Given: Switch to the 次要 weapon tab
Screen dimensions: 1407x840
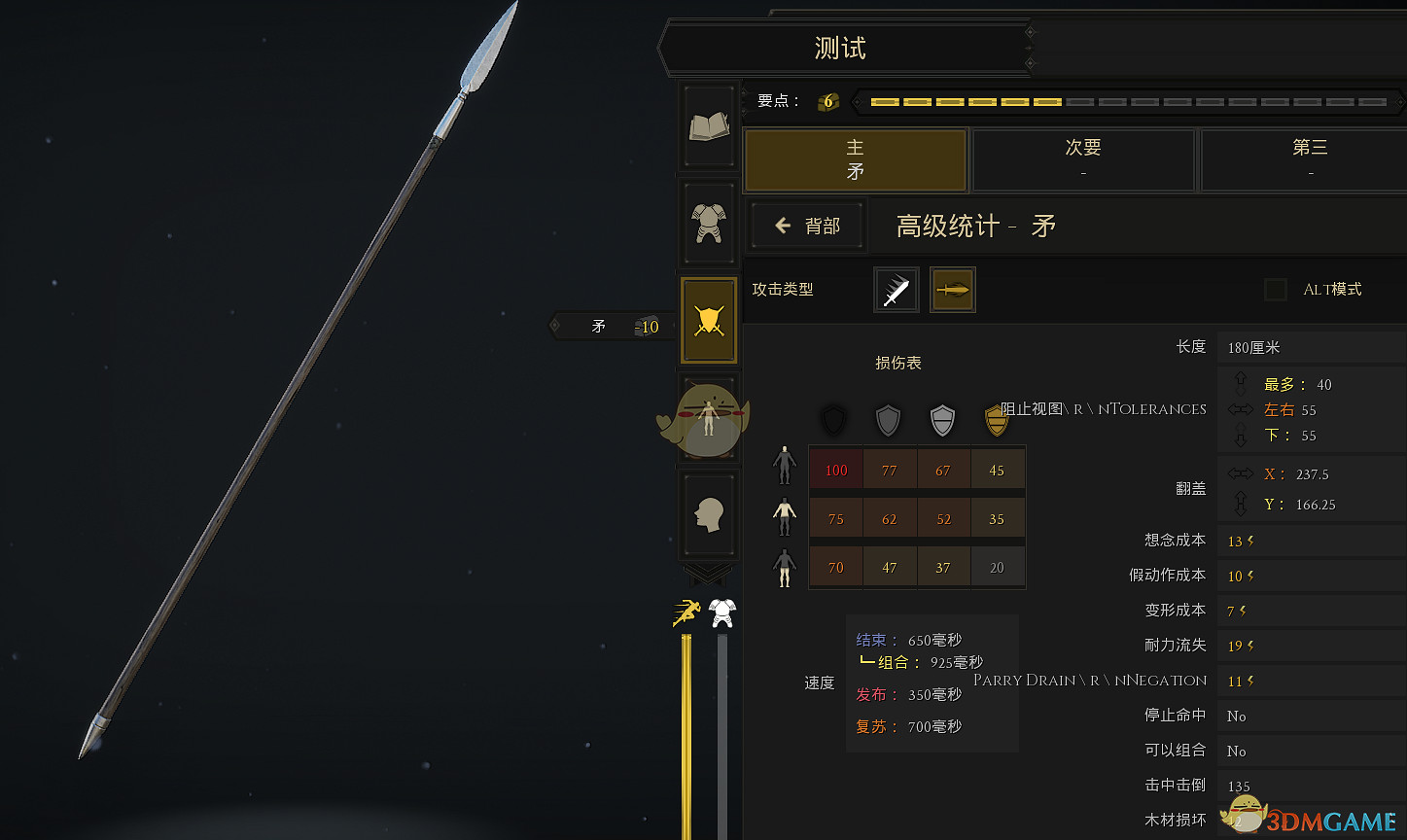Looking at the screenshot, I should pyautogui.click(x=1082, y=159).
